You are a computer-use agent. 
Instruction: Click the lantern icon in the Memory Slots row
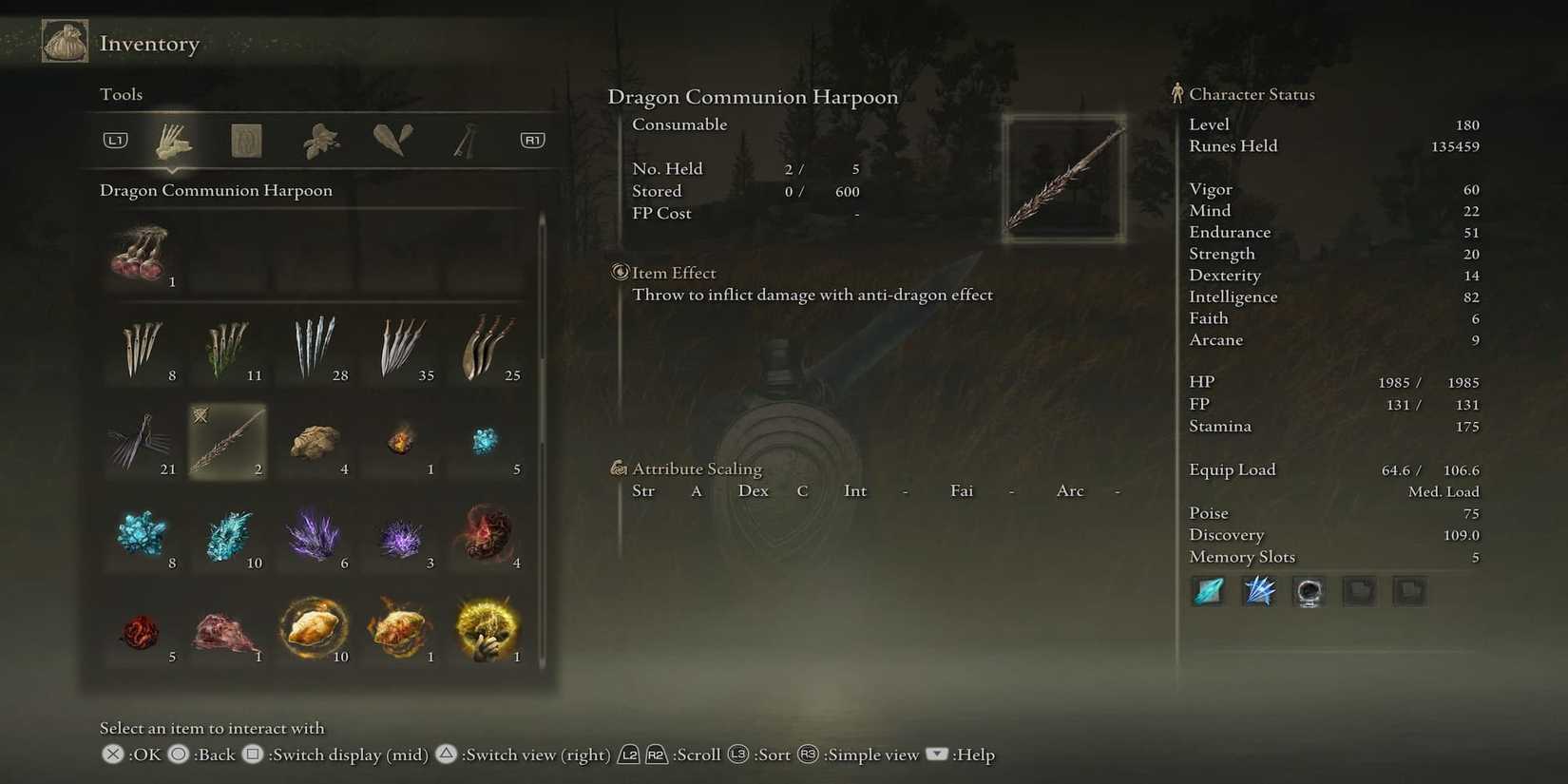pyautogui.click(x=1309, y=590)
